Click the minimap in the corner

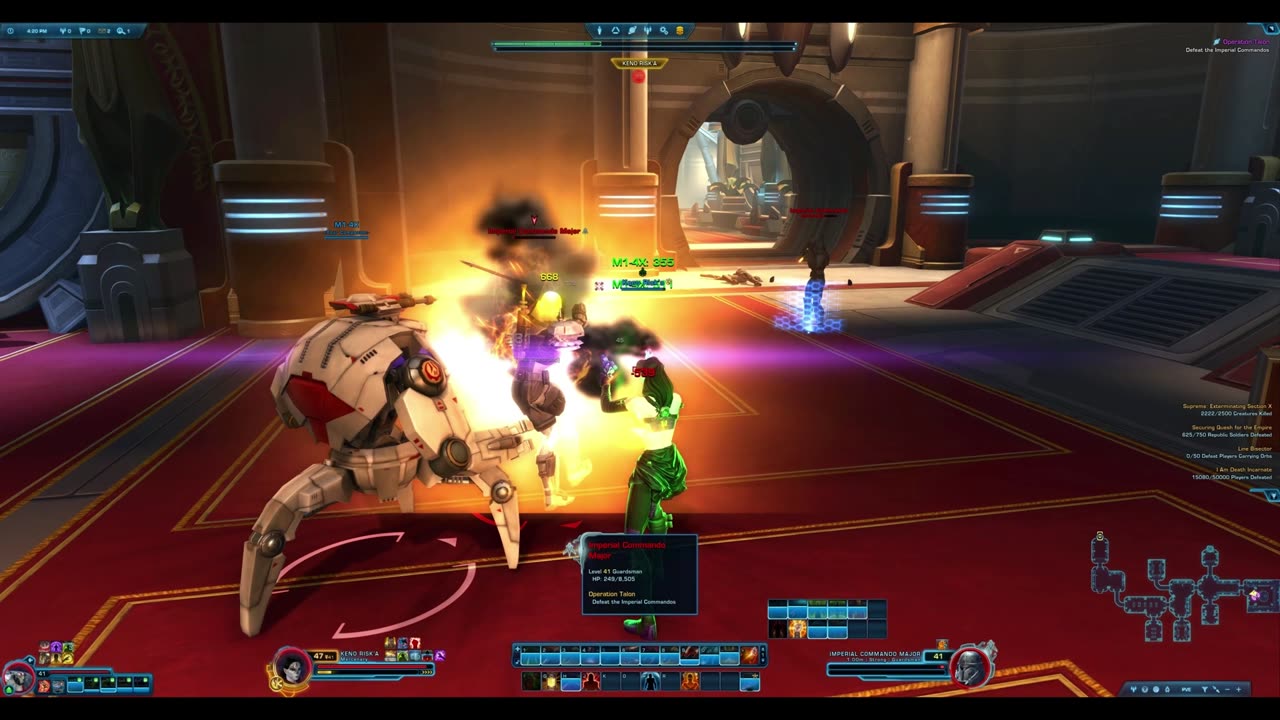click(x=1180, y=590)
